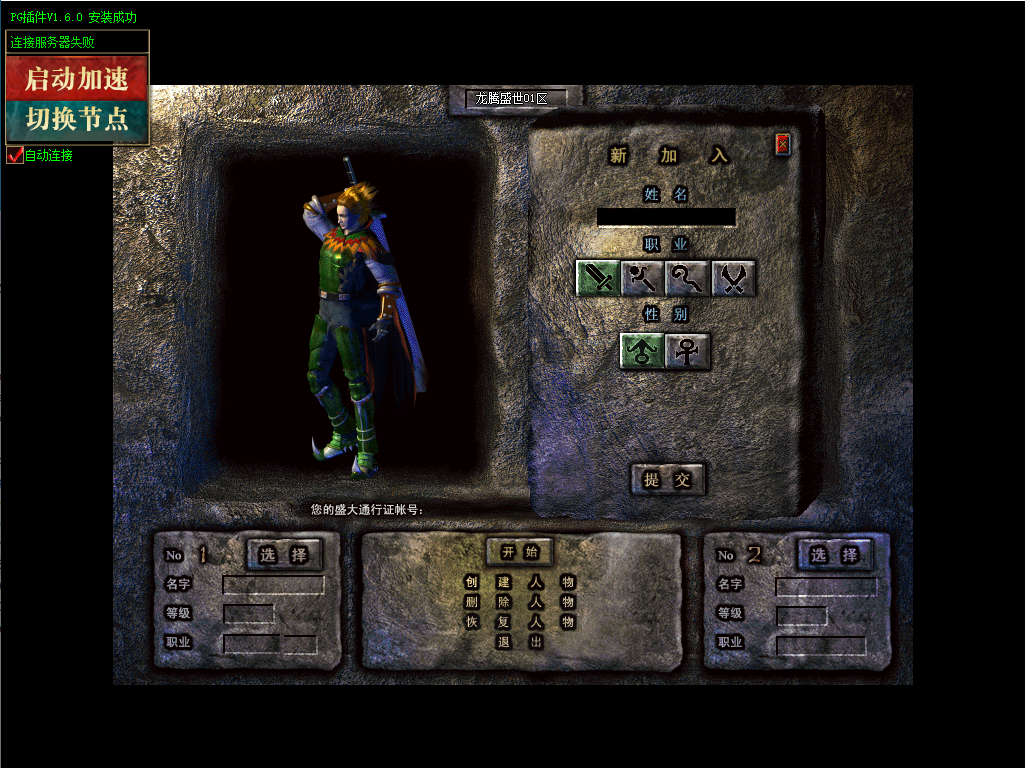
Task: Select the sword warrior class icon
Action: click(x=598, y=278)
